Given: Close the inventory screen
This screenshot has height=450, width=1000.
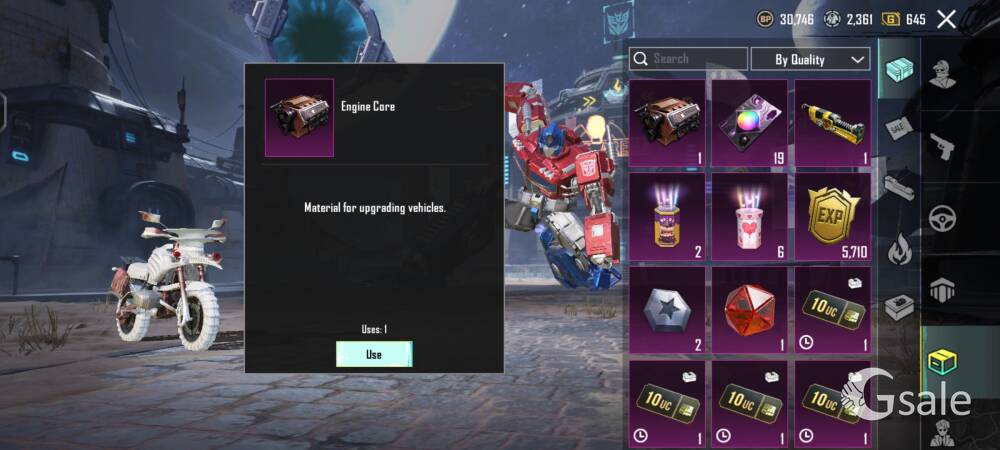Looking at the screenshot, I should tap(946, 18).
